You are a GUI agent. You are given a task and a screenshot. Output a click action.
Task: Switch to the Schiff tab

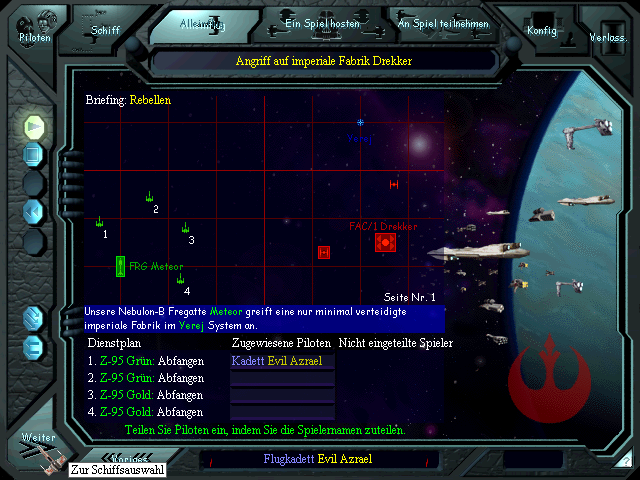(105, 27)
